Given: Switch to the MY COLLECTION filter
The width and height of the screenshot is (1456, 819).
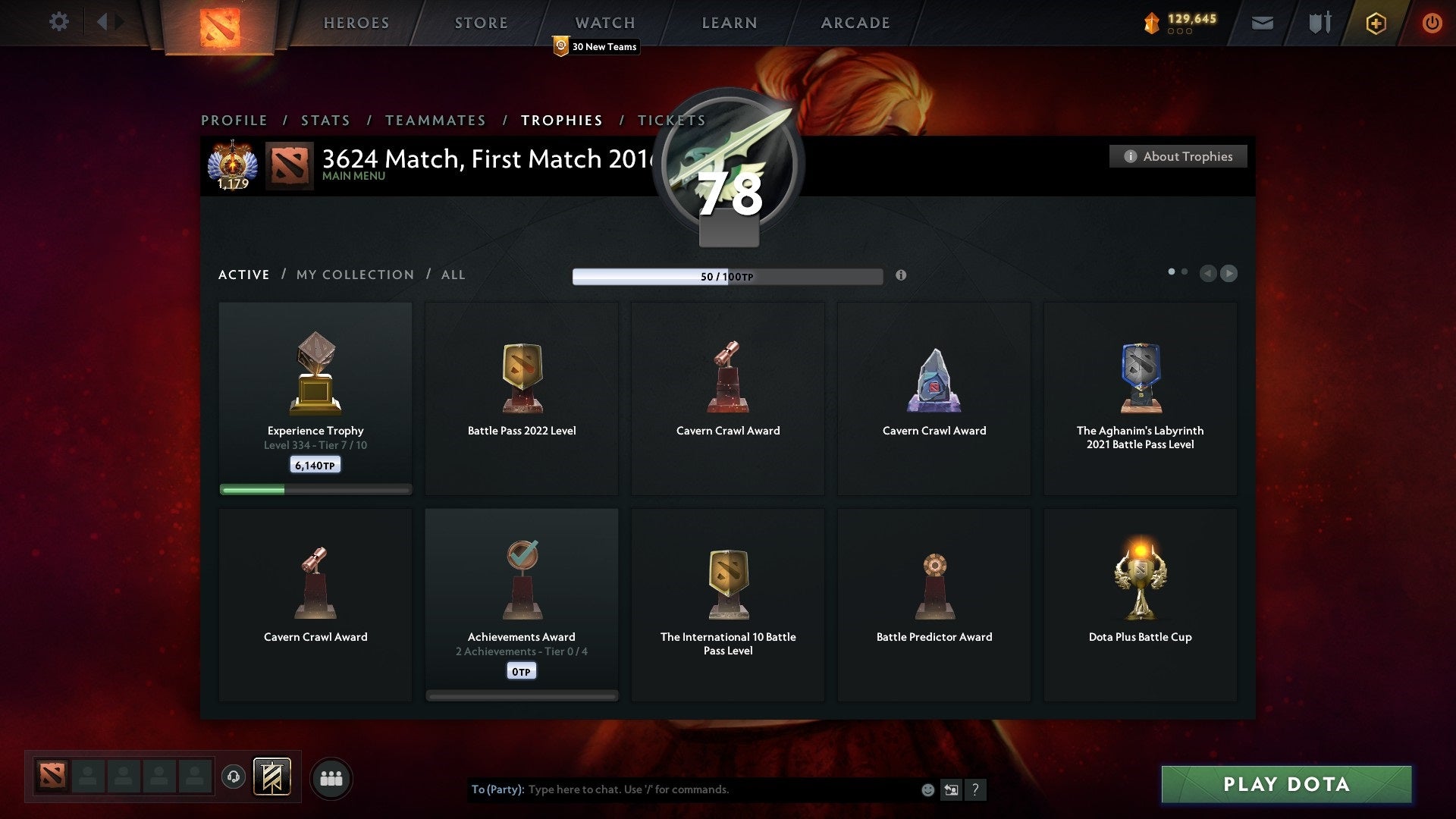Looking at the screenshot, I should coord(354,275).
